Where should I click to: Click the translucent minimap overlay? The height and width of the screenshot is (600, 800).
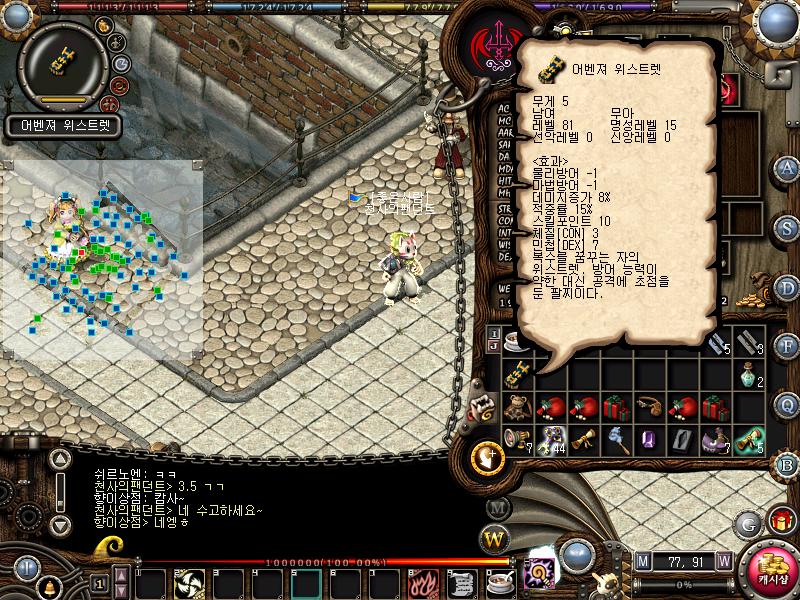pyautogui.click(x=100, y=260)
